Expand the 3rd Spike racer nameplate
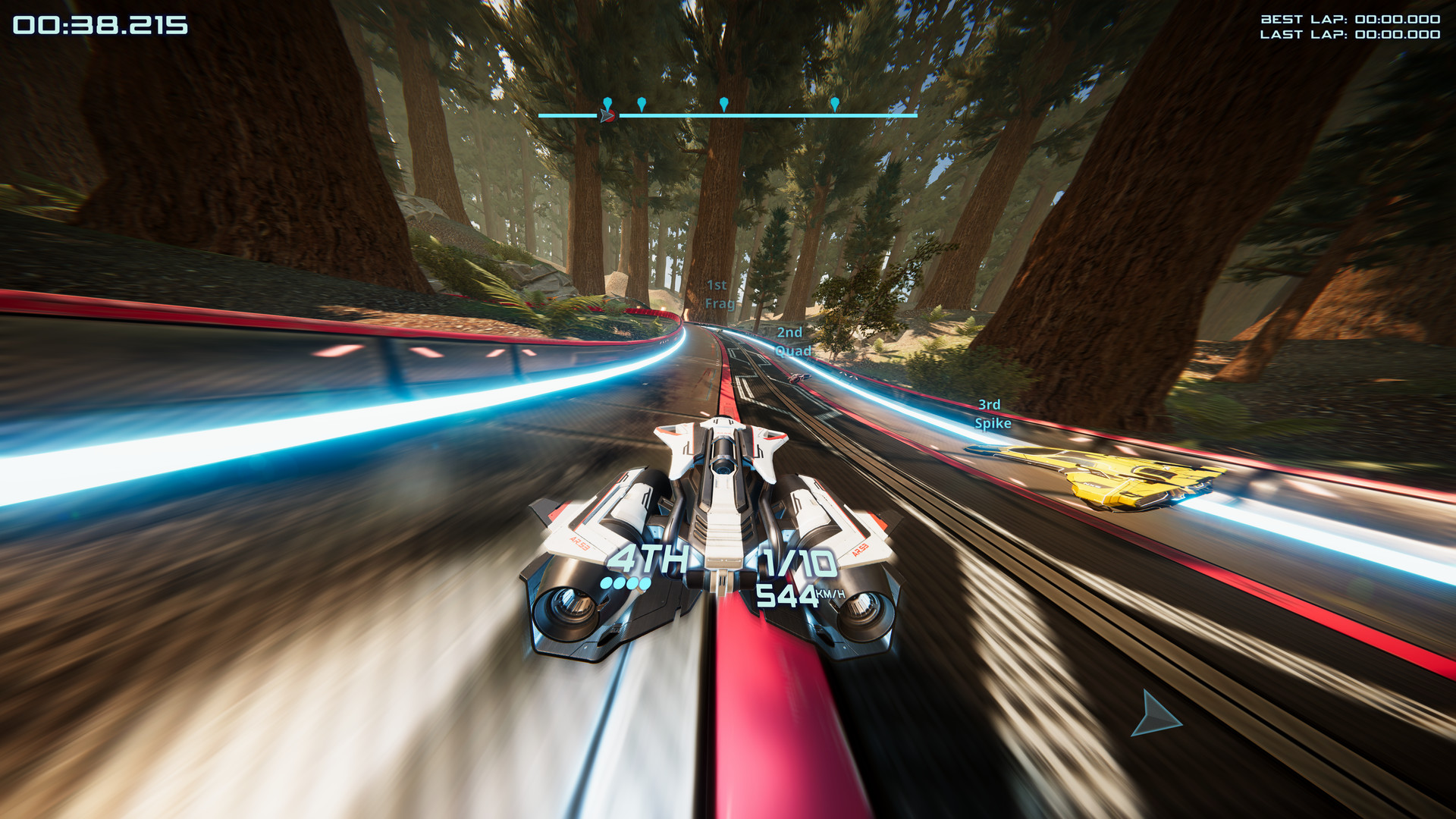The image size is (1456, 819). point(992,414)
